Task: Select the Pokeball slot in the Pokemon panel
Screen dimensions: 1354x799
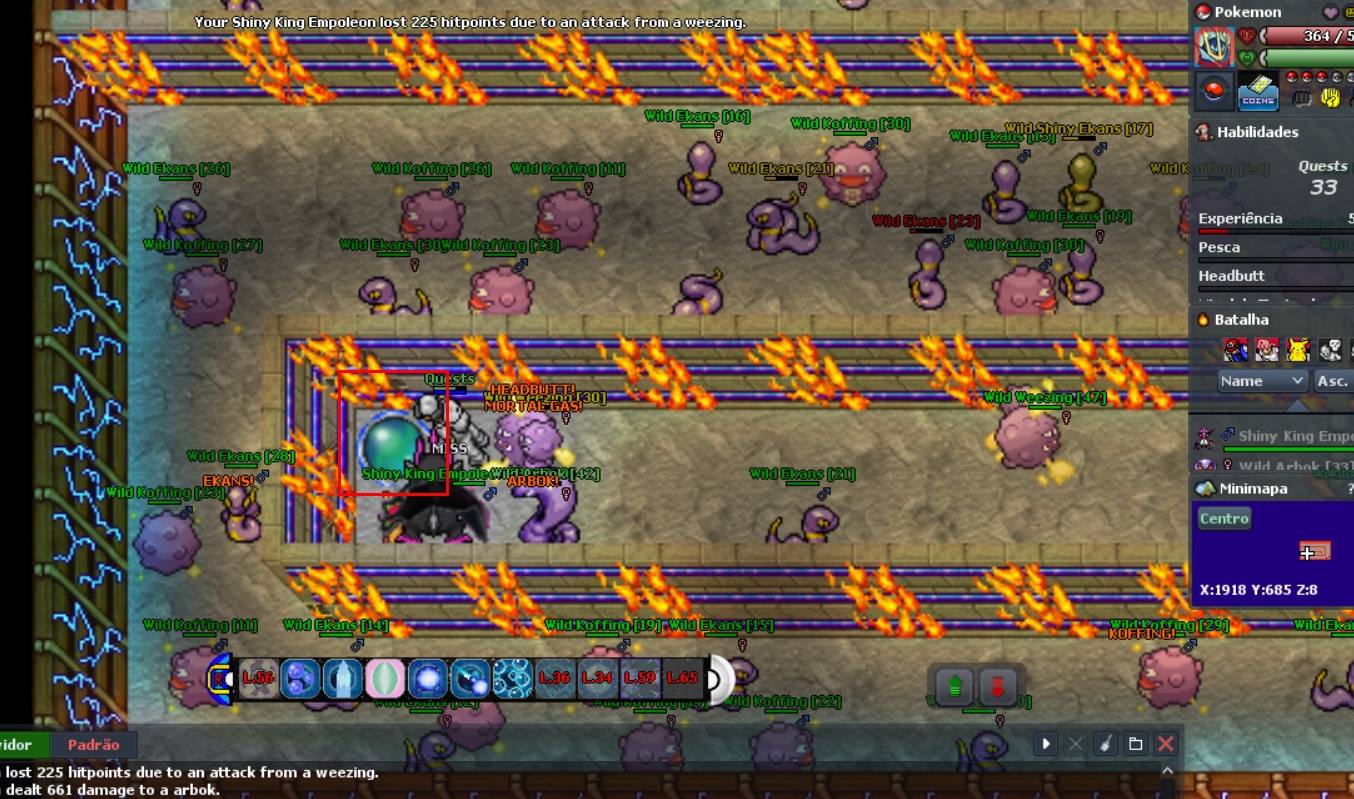Action: 1213,92
